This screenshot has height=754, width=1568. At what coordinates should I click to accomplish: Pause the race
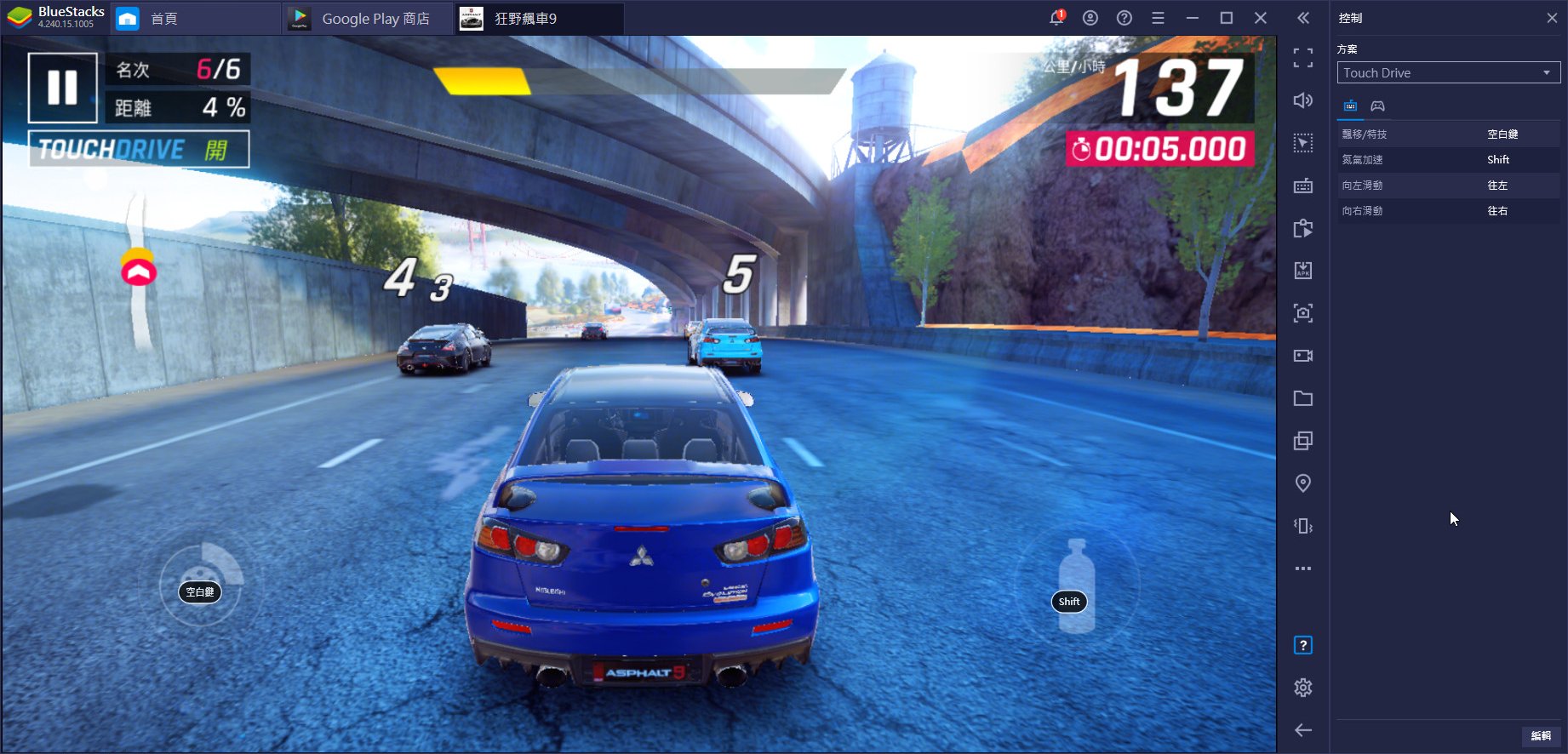coord(62,88)
